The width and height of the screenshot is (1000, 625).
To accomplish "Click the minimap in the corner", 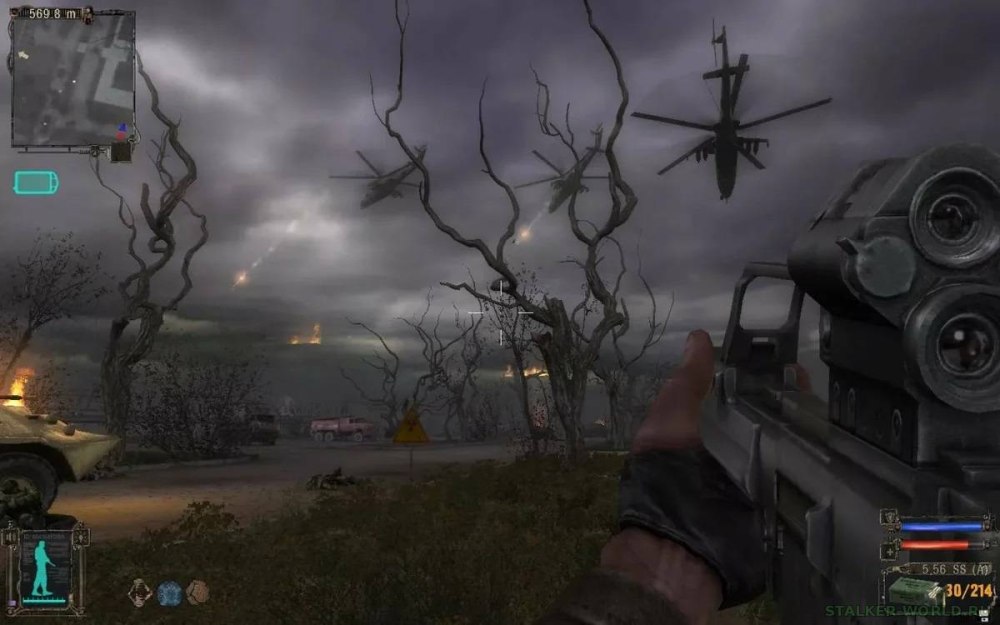I will (72, 80).
